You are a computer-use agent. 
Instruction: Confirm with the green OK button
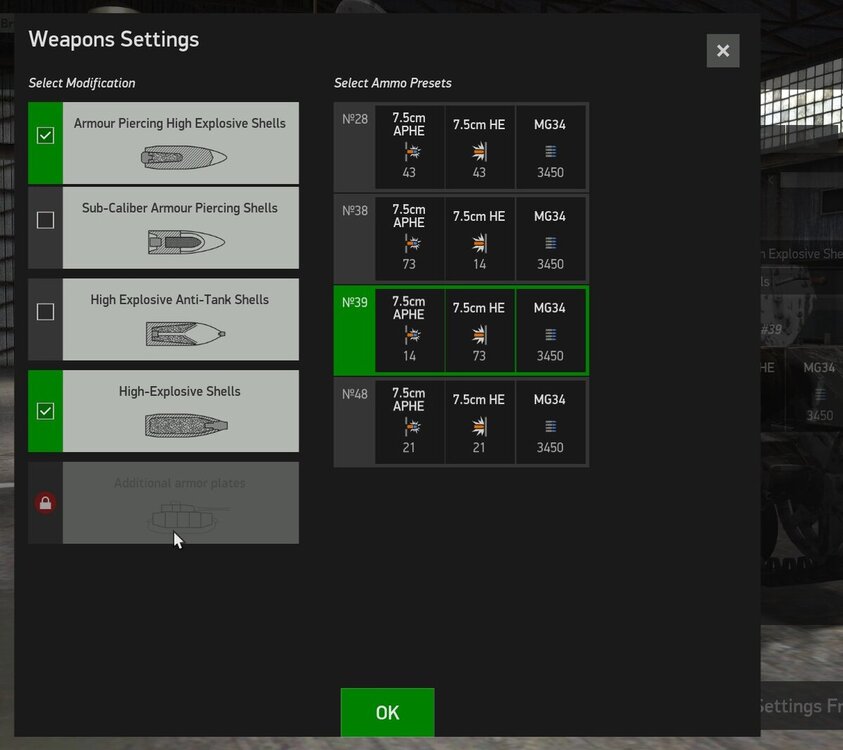pyautogui.click(x=387, y=712)
